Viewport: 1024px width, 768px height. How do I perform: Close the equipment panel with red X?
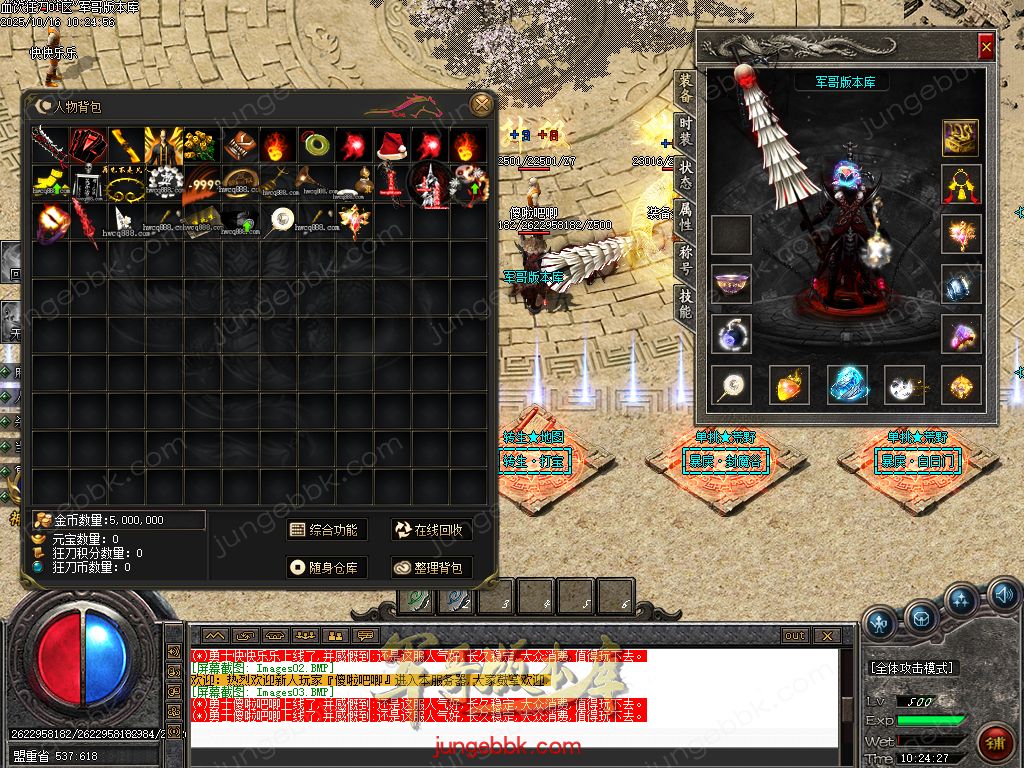[986, 47]
